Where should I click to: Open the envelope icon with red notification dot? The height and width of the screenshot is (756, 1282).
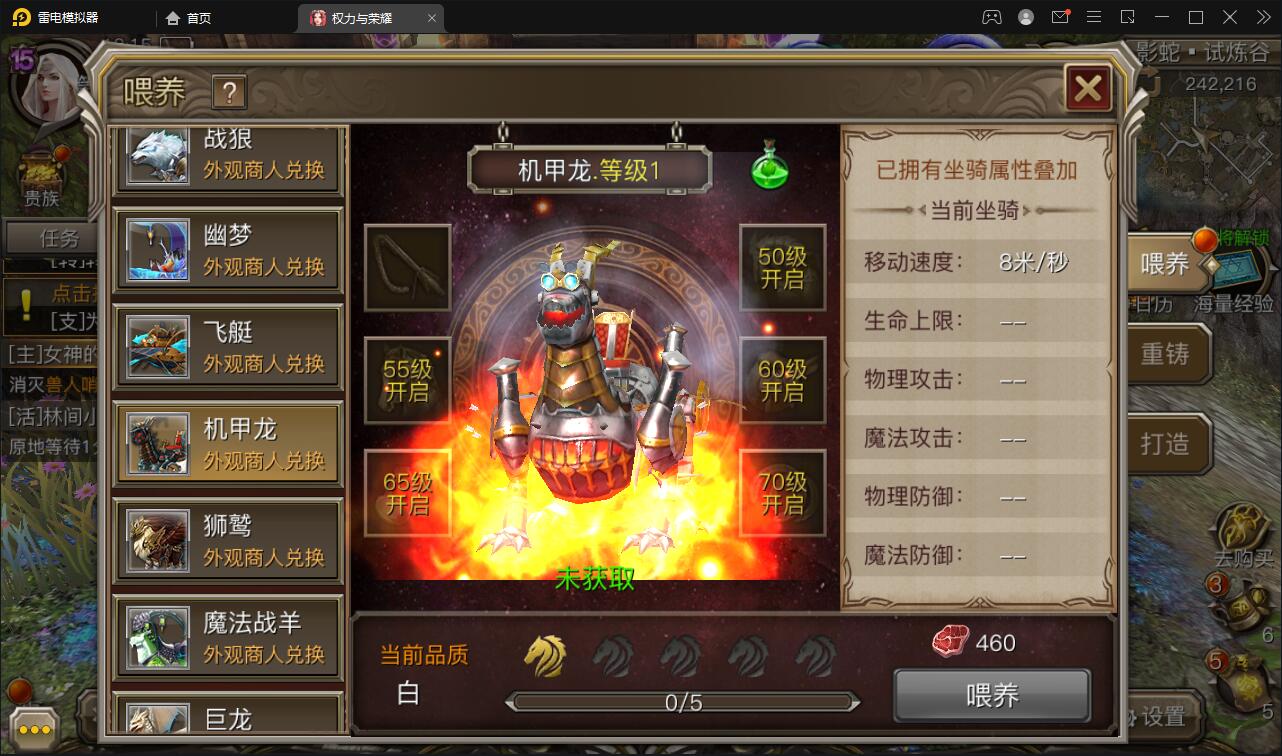coord(1063,17)
